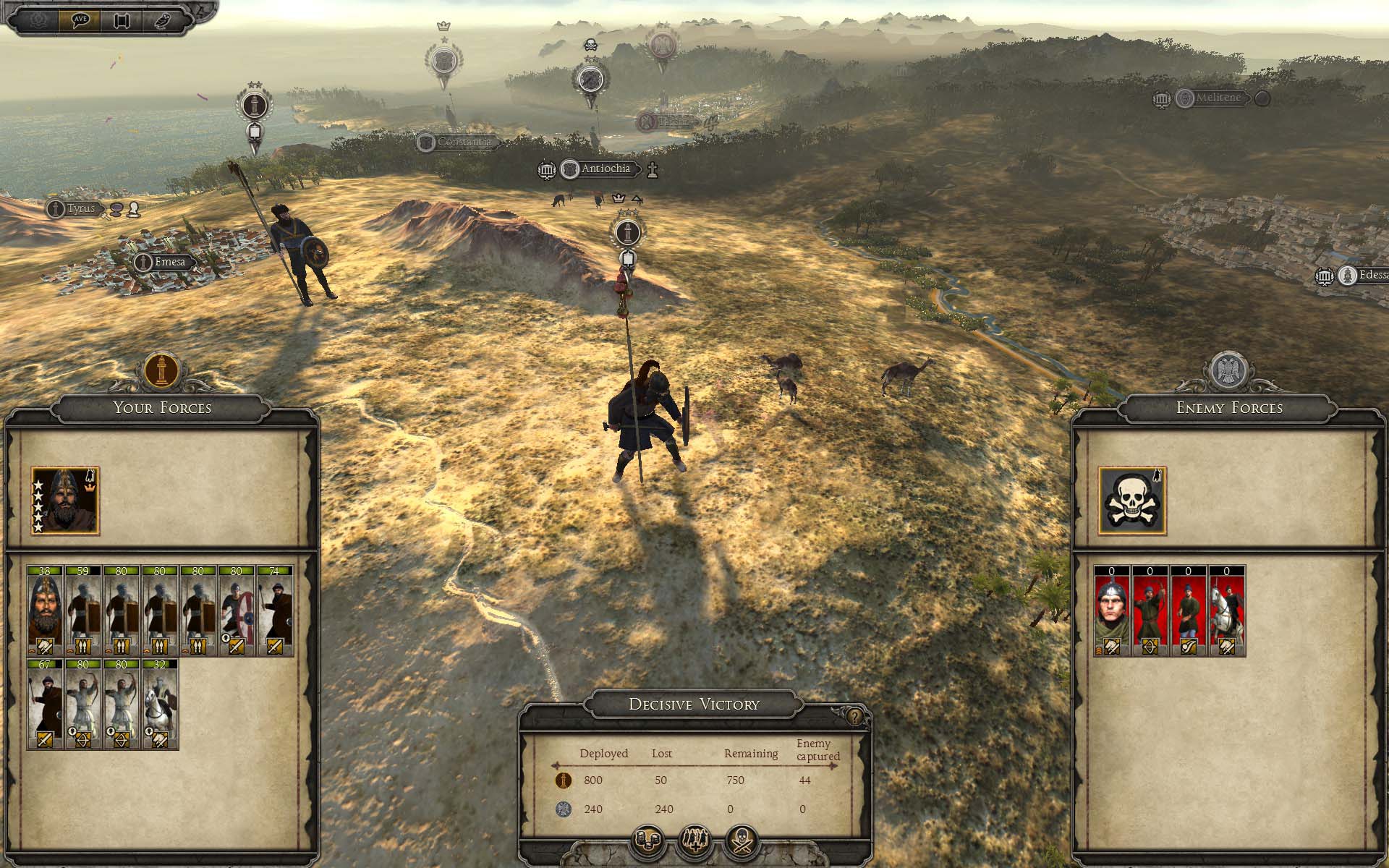This screenshot has height=868, width=1389.
Task: Open the question mark help on victory panel
Action: coord(856,717)
